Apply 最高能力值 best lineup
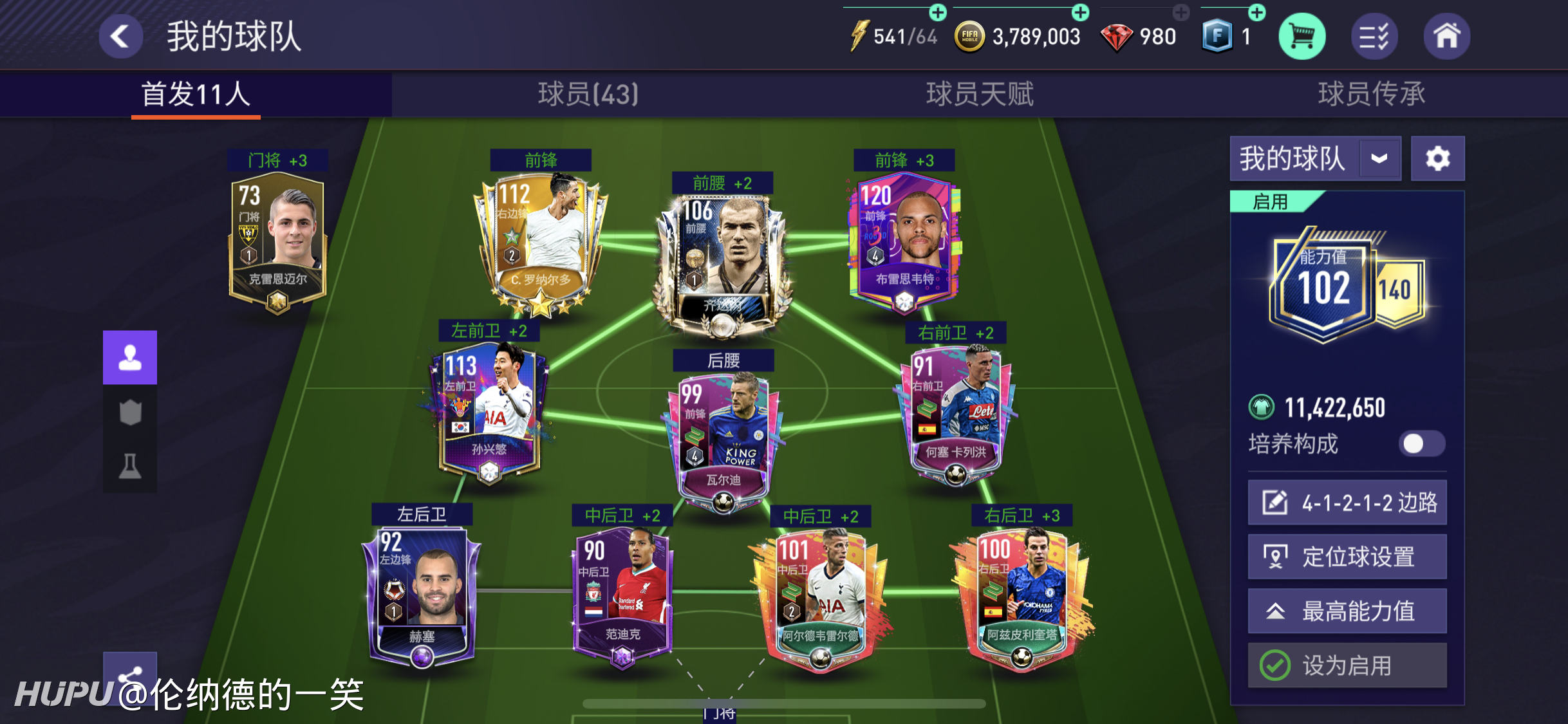The image size is (1568, 724). coord(1347,611)
